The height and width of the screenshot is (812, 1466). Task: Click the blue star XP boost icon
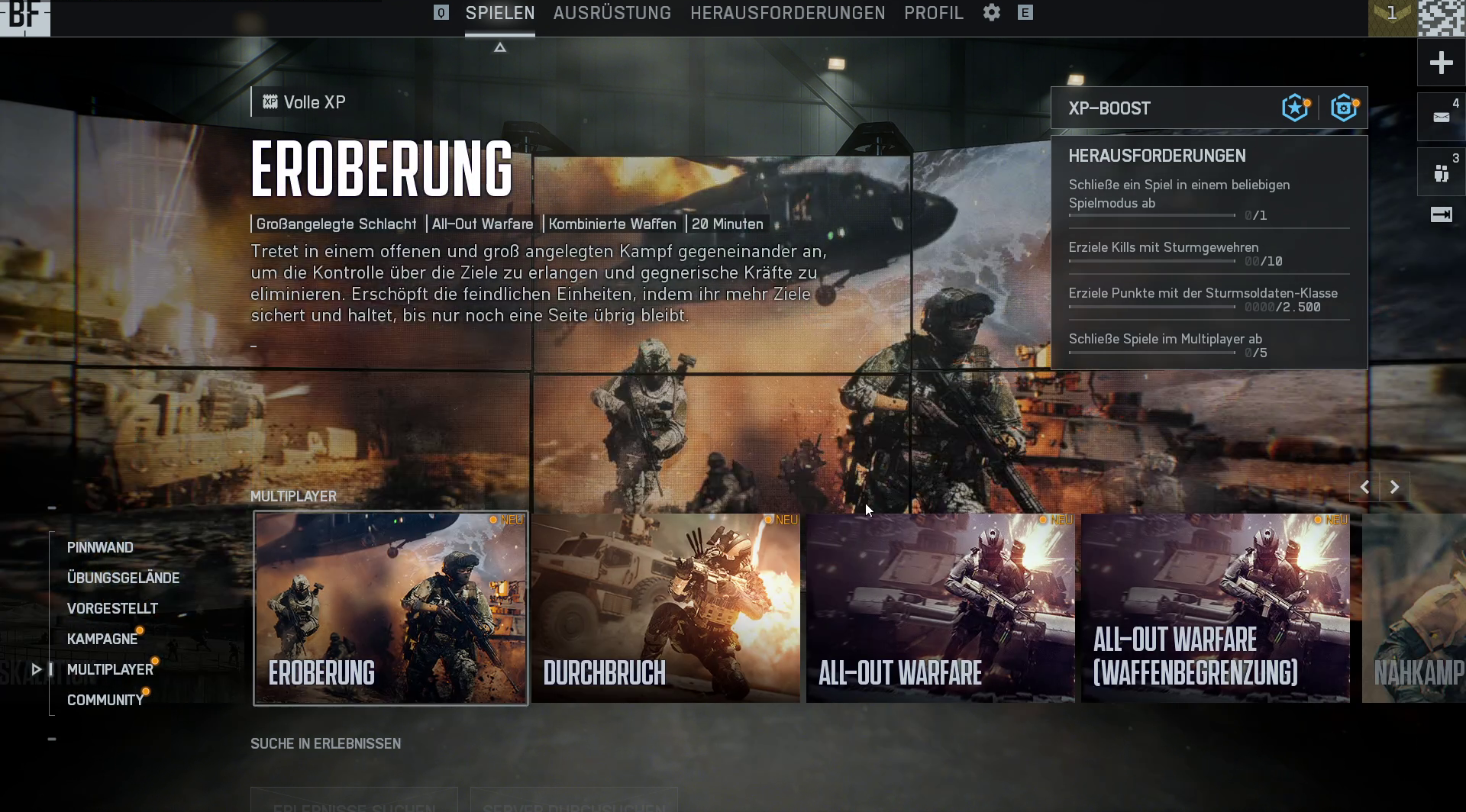[x=1295, y=108]
